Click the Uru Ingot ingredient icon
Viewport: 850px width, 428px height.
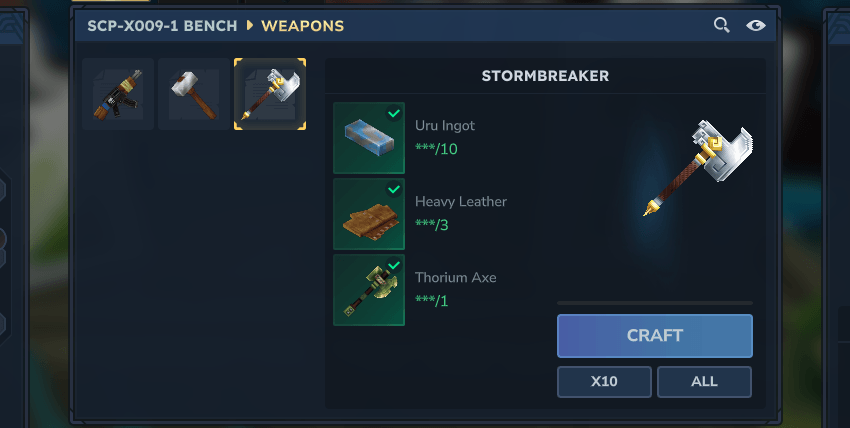coord(369,138)
